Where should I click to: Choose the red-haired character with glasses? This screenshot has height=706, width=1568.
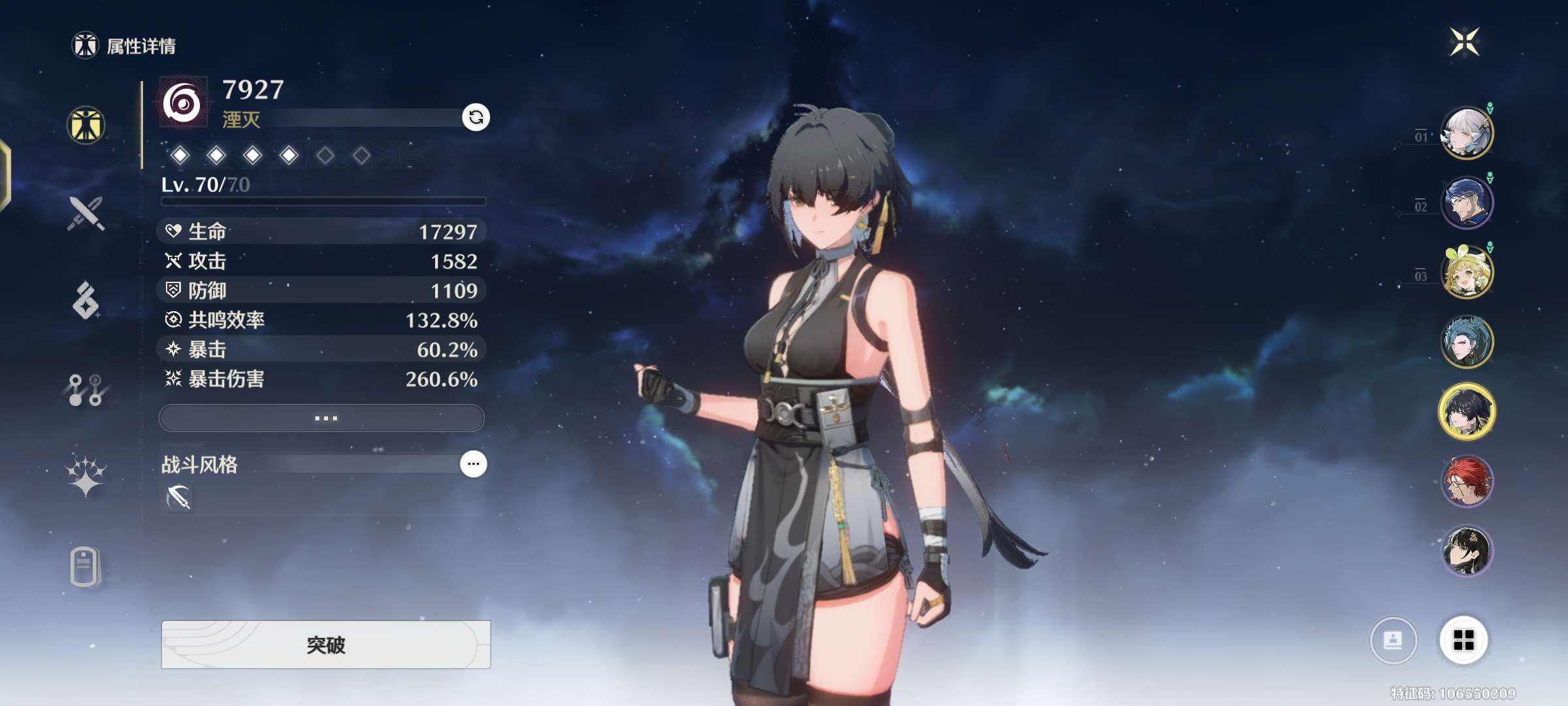1467,481
